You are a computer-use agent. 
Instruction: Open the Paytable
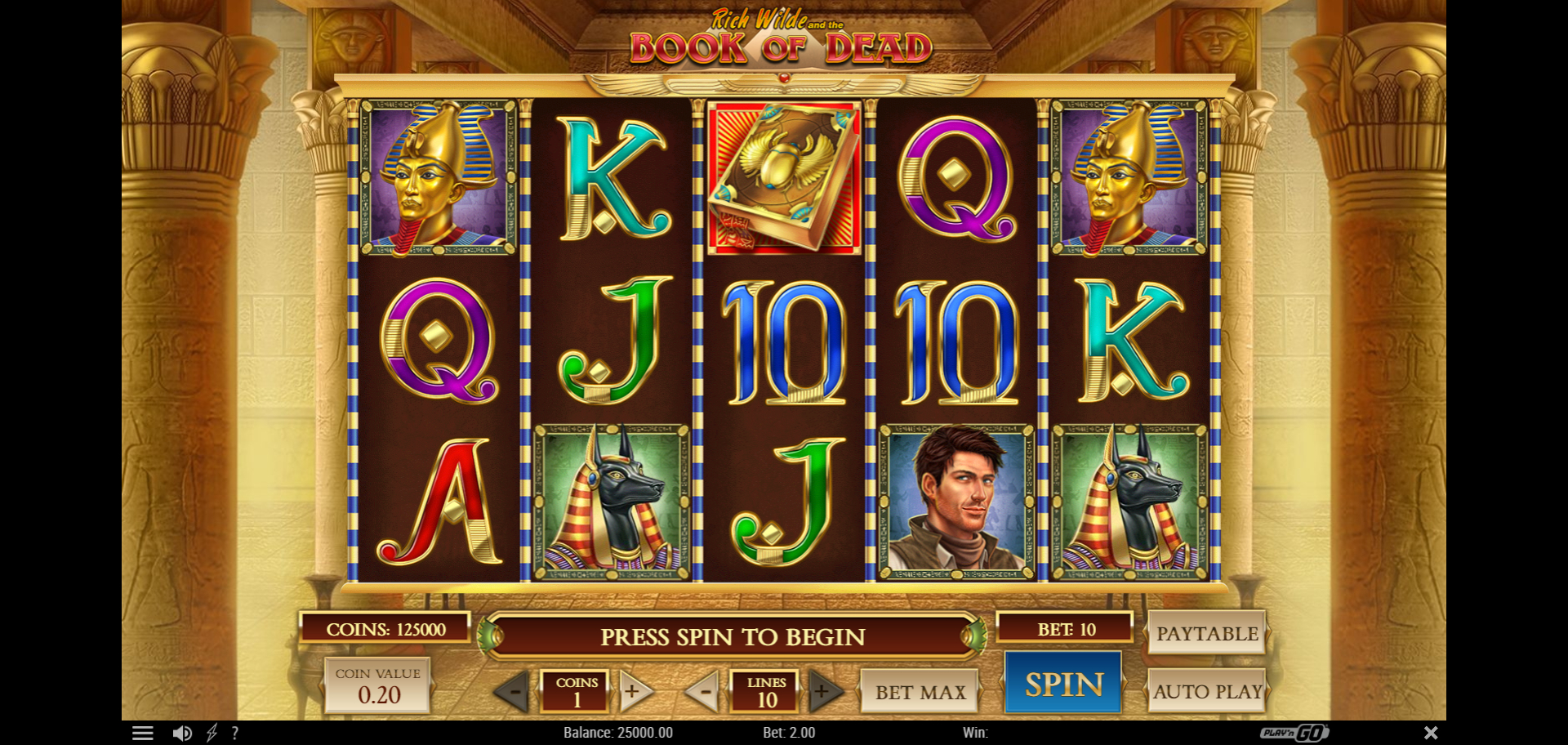pyautogui.click(x=1206, y=633)
